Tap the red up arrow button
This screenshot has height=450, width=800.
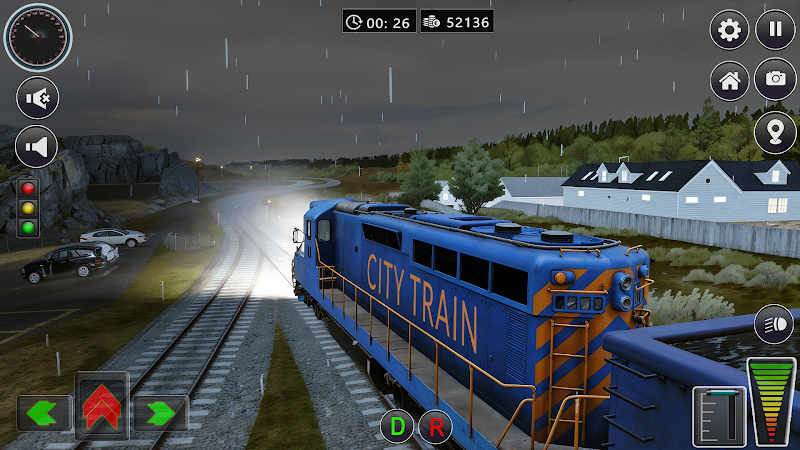(102, 406)
